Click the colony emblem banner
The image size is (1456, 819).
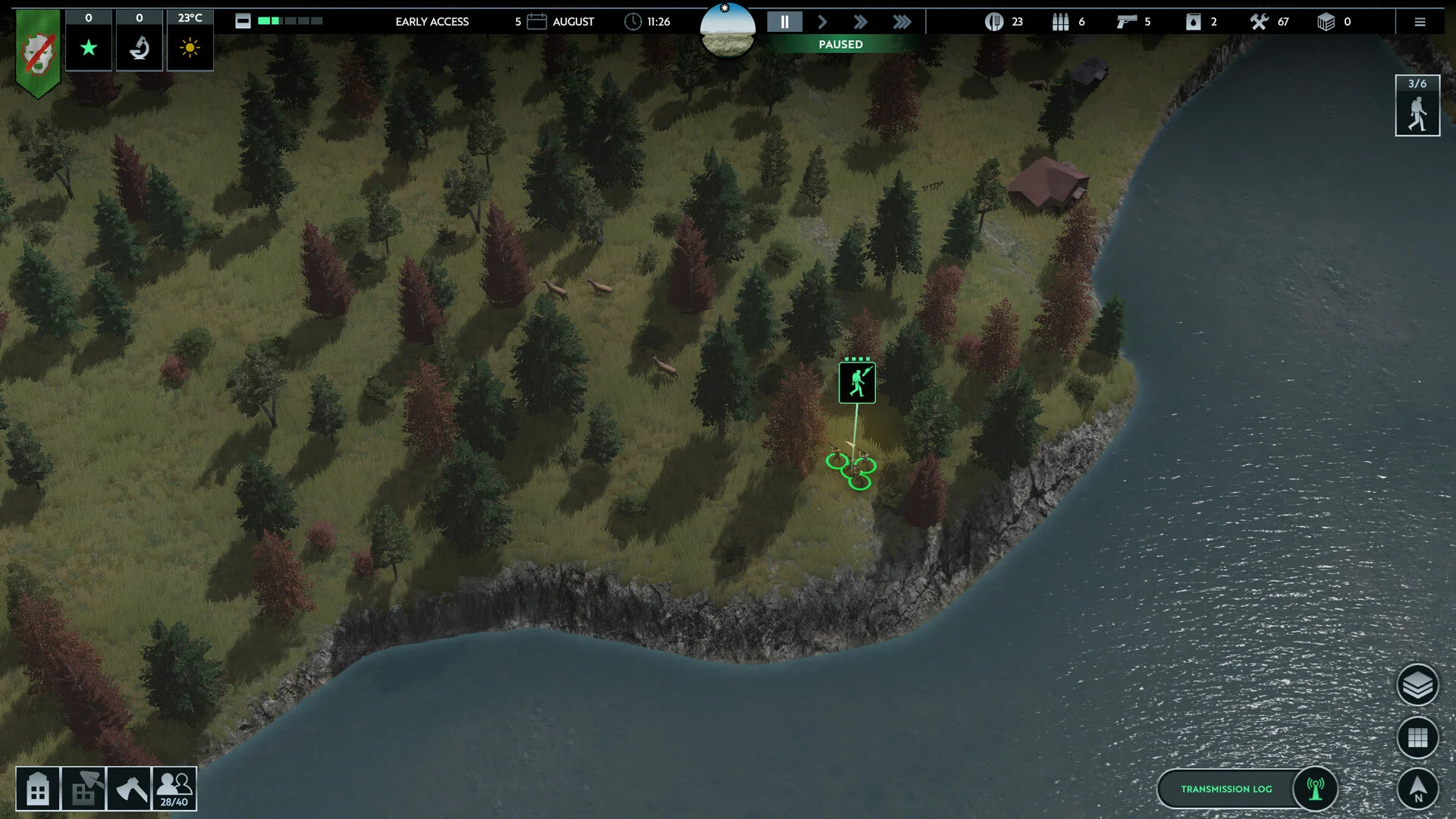(38, 53)
